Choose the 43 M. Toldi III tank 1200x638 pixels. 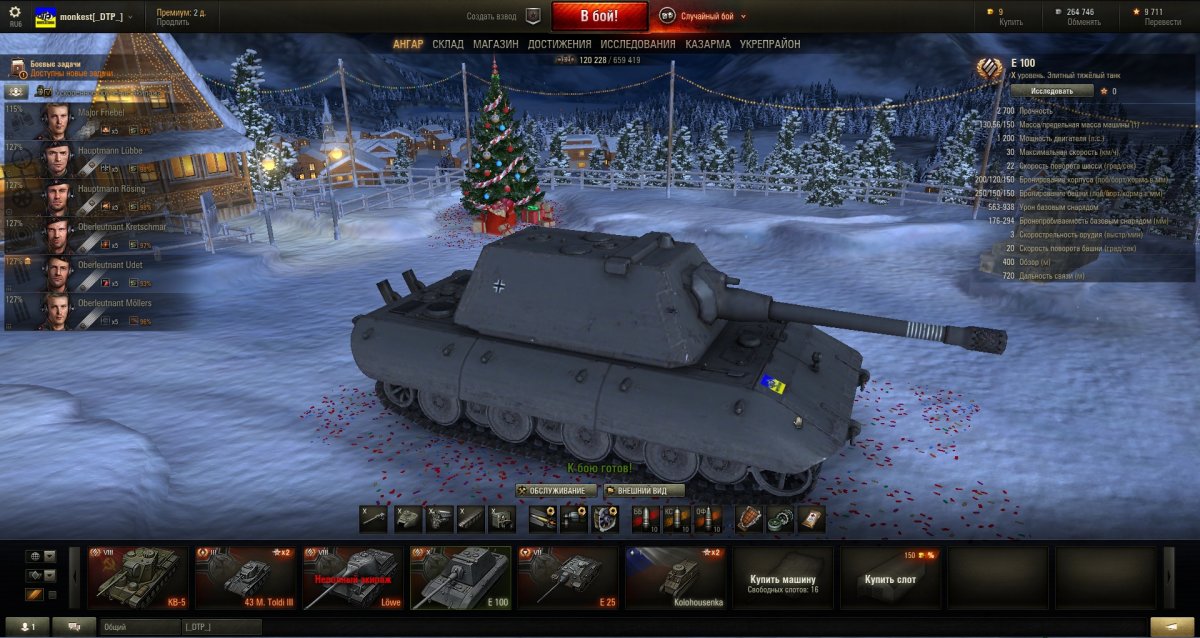[x=245, y=577]
